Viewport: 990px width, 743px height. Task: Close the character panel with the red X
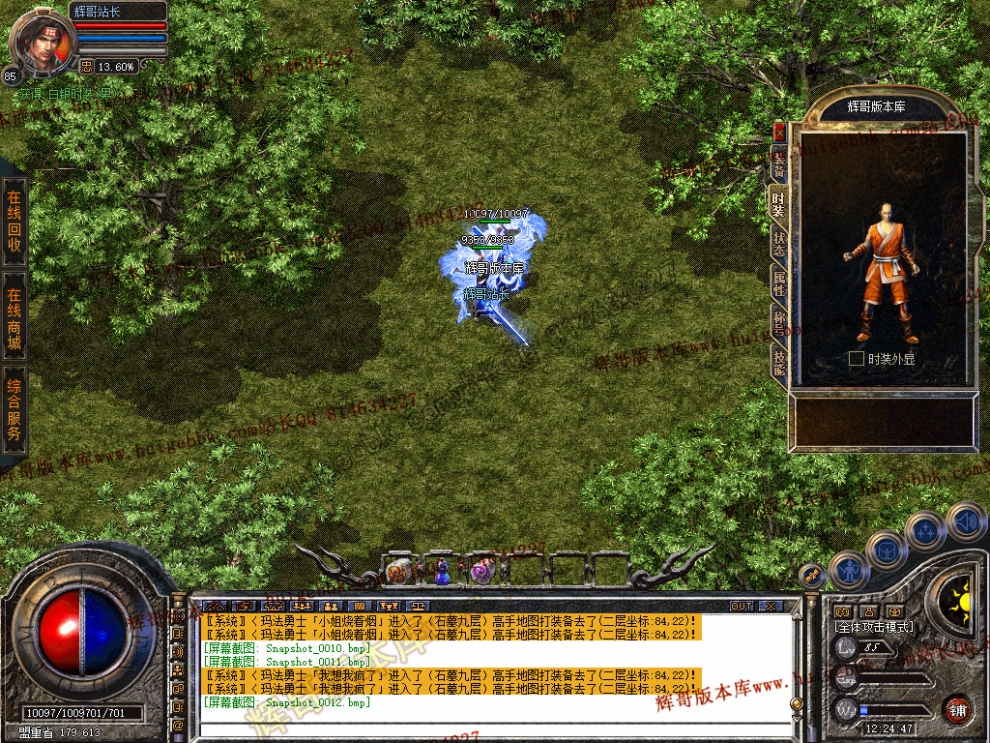pos(779,131)
